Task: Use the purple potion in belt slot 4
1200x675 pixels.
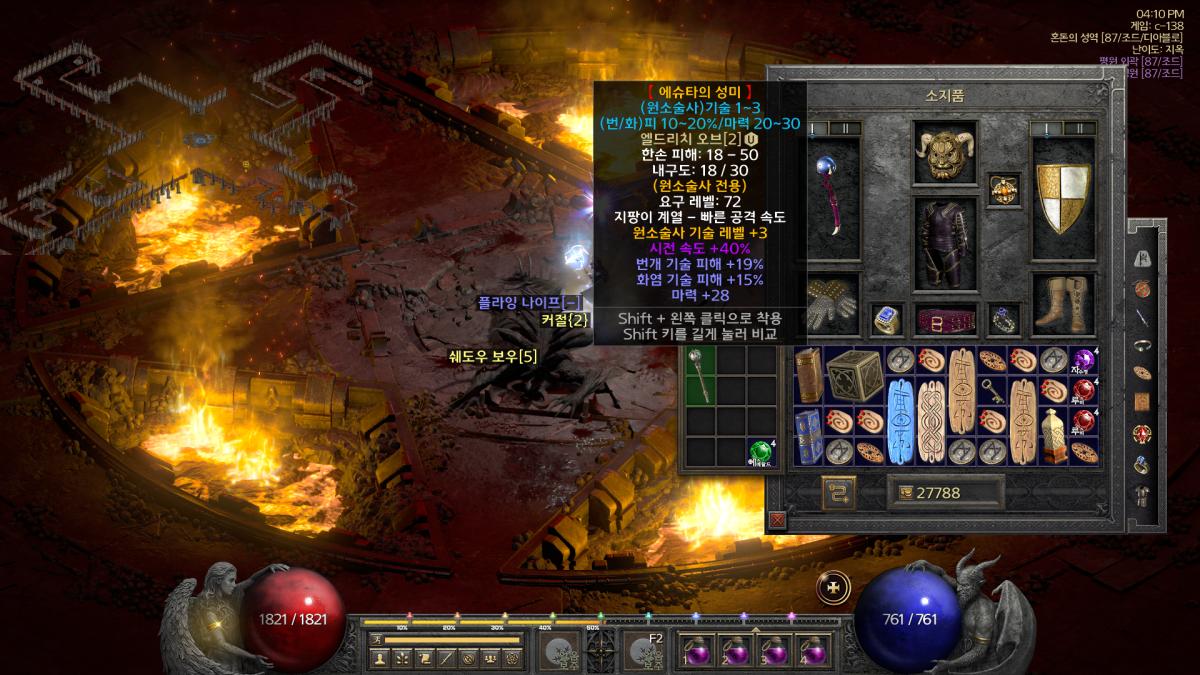Action: [810, 651]
